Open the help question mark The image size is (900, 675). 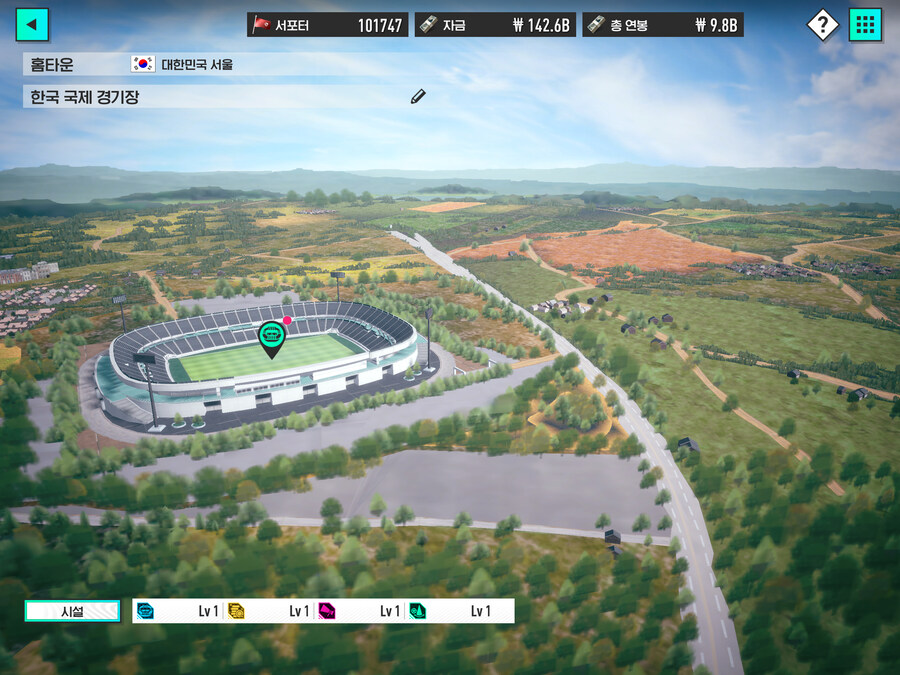(x=822, y=25)
